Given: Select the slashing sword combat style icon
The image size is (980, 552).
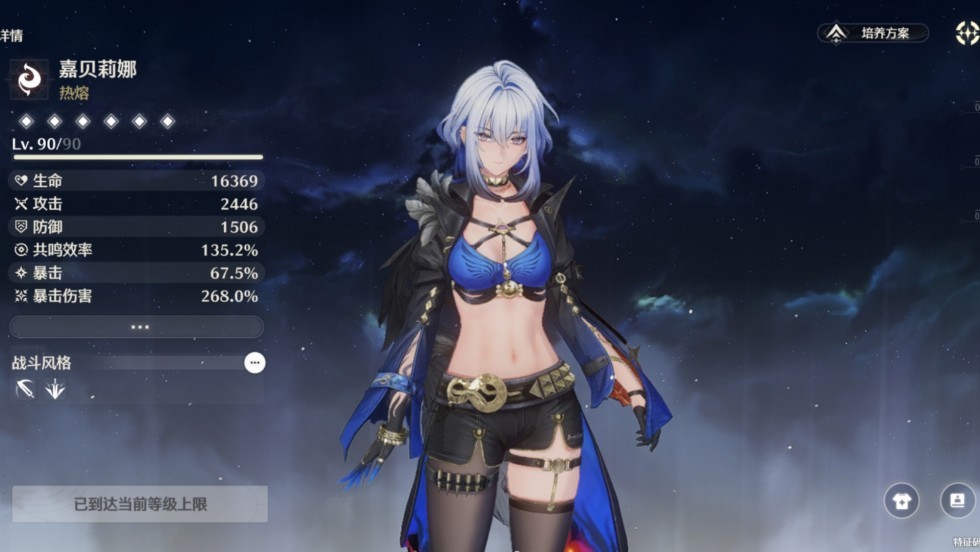Looking at the screenshot, I should [25, 390].
